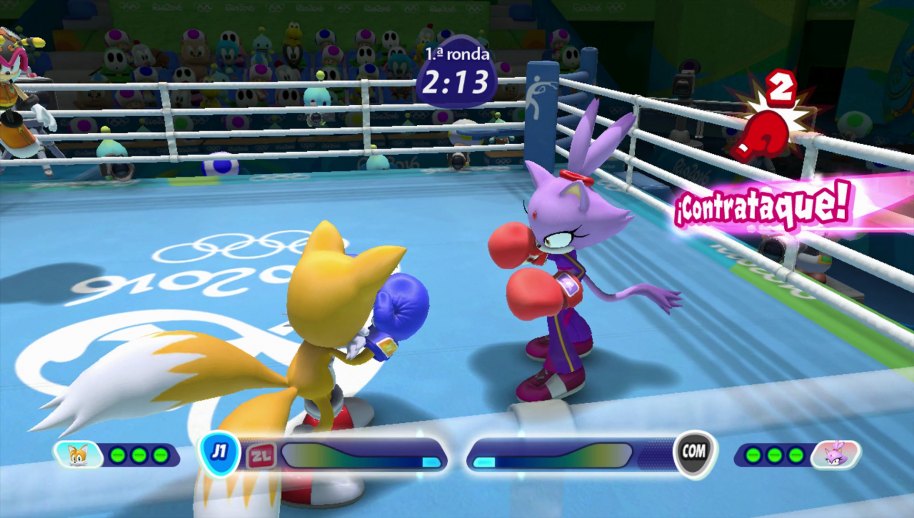The width and height of the screenshot is (914, 518).
Task: Select the J1 player badge
Action: tap(218, 452)
